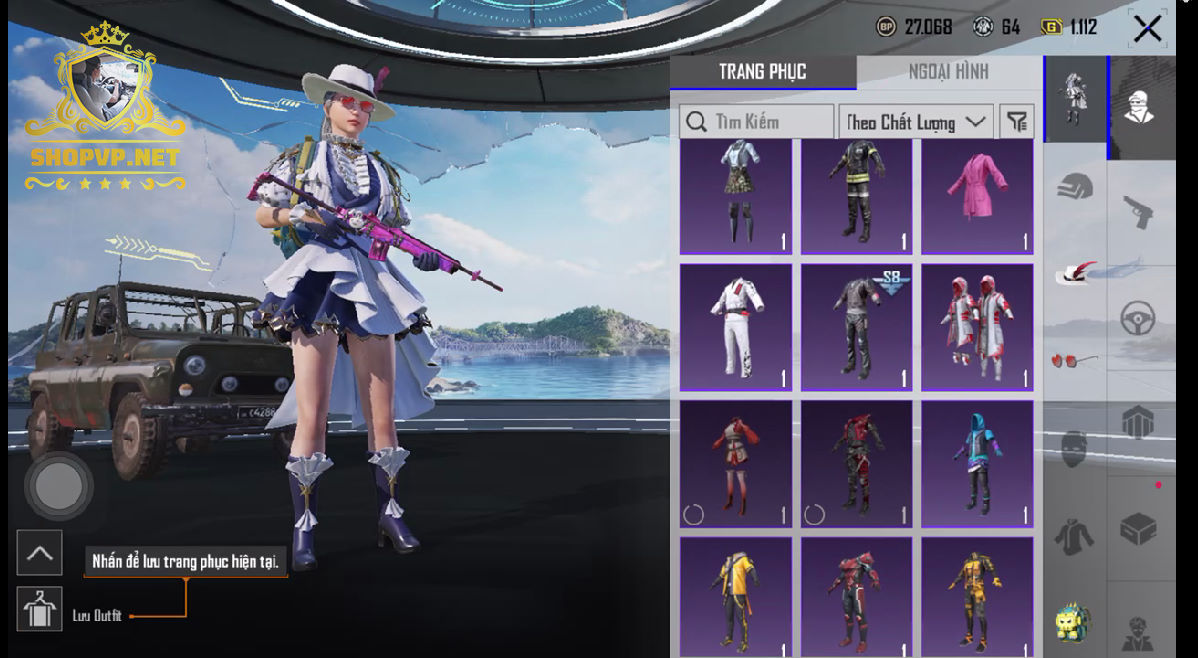The height and width of the screenshot is (658, 1198).
Task: Close the wardrobe with the X button
Action: click(x=1147, y=28)
